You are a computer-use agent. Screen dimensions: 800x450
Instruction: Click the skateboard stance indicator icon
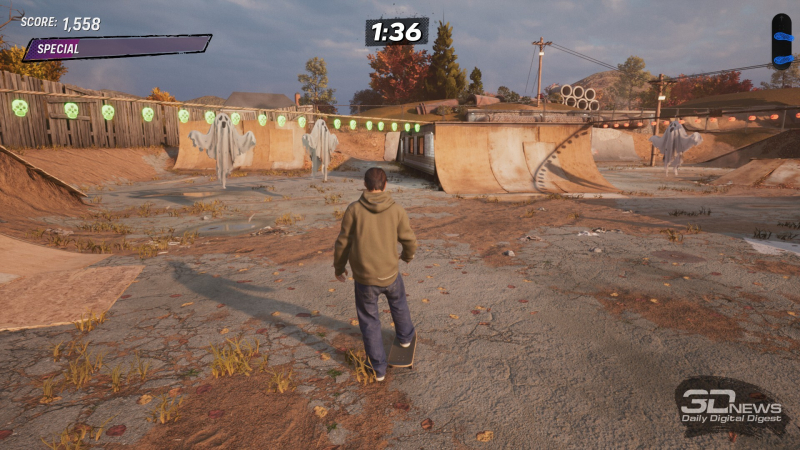click(781, 40)
